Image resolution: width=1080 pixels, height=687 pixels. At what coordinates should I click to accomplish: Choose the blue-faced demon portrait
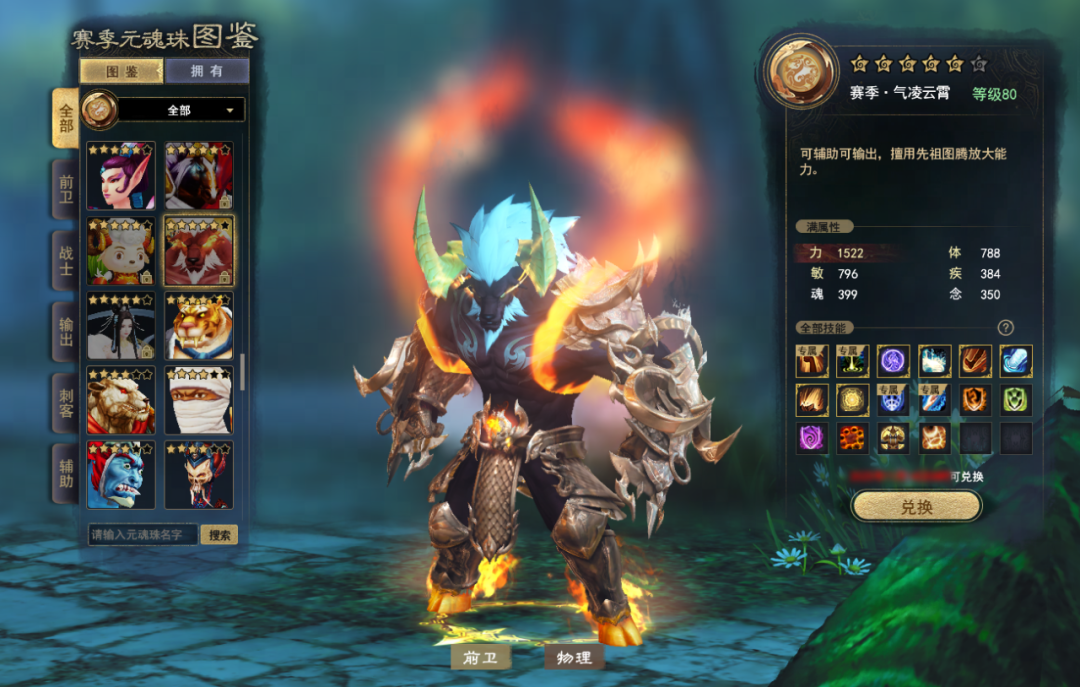click(x=121, y=475)
